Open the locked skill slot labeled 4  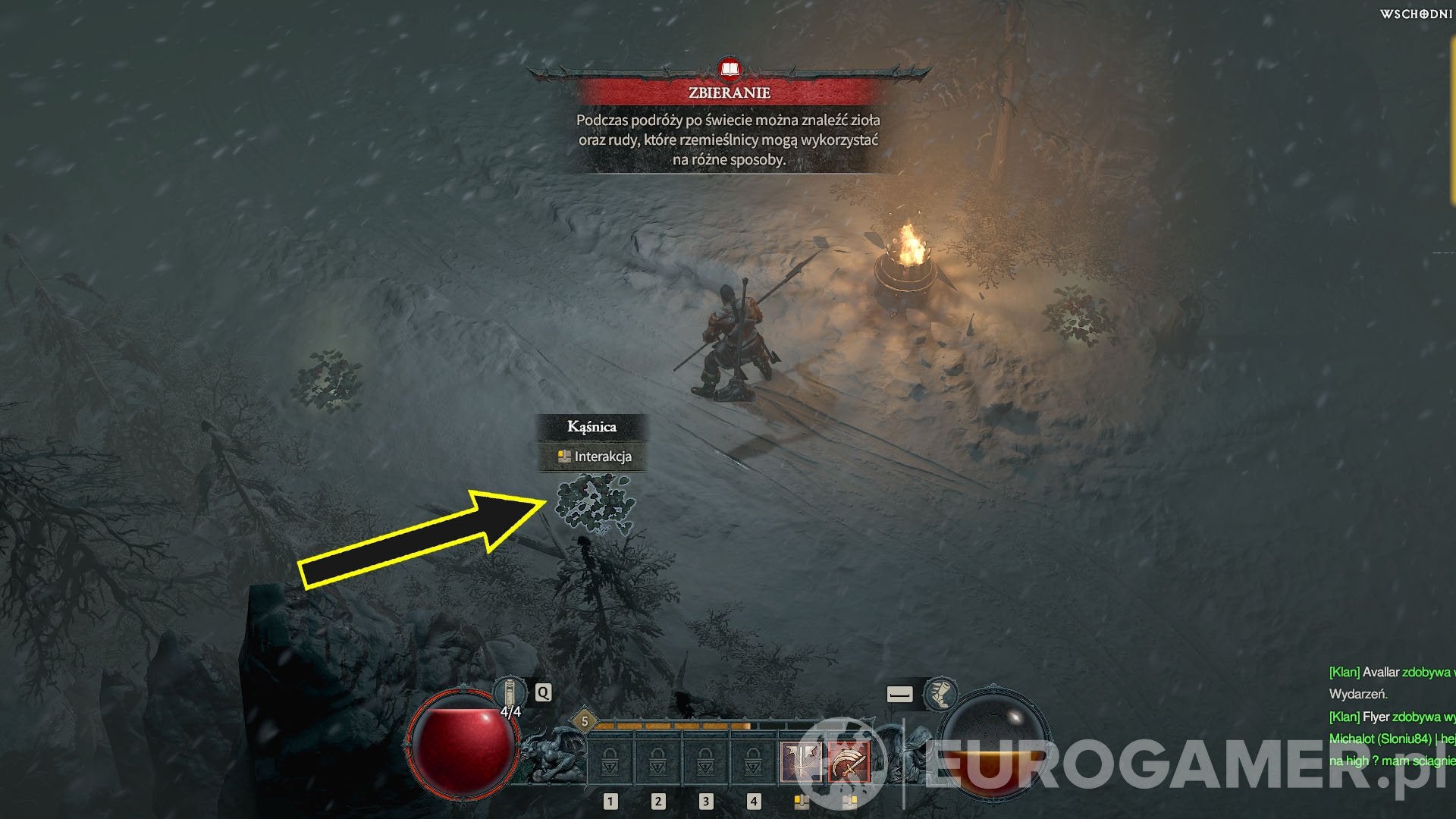(x=753, y=760)
